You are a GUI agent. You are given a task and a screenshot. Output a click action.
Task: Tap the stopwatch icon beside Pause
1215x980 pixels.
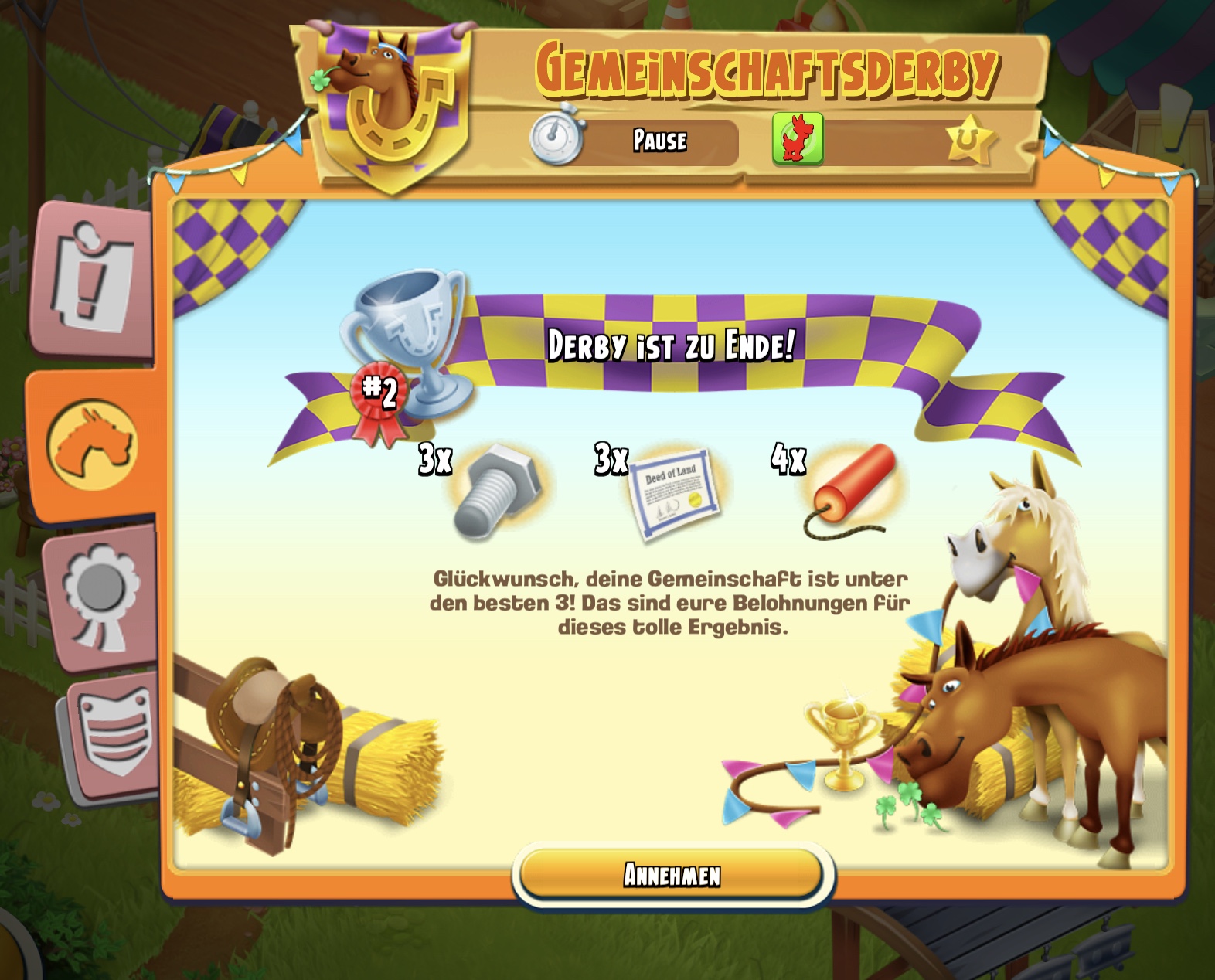coord(556,137)
